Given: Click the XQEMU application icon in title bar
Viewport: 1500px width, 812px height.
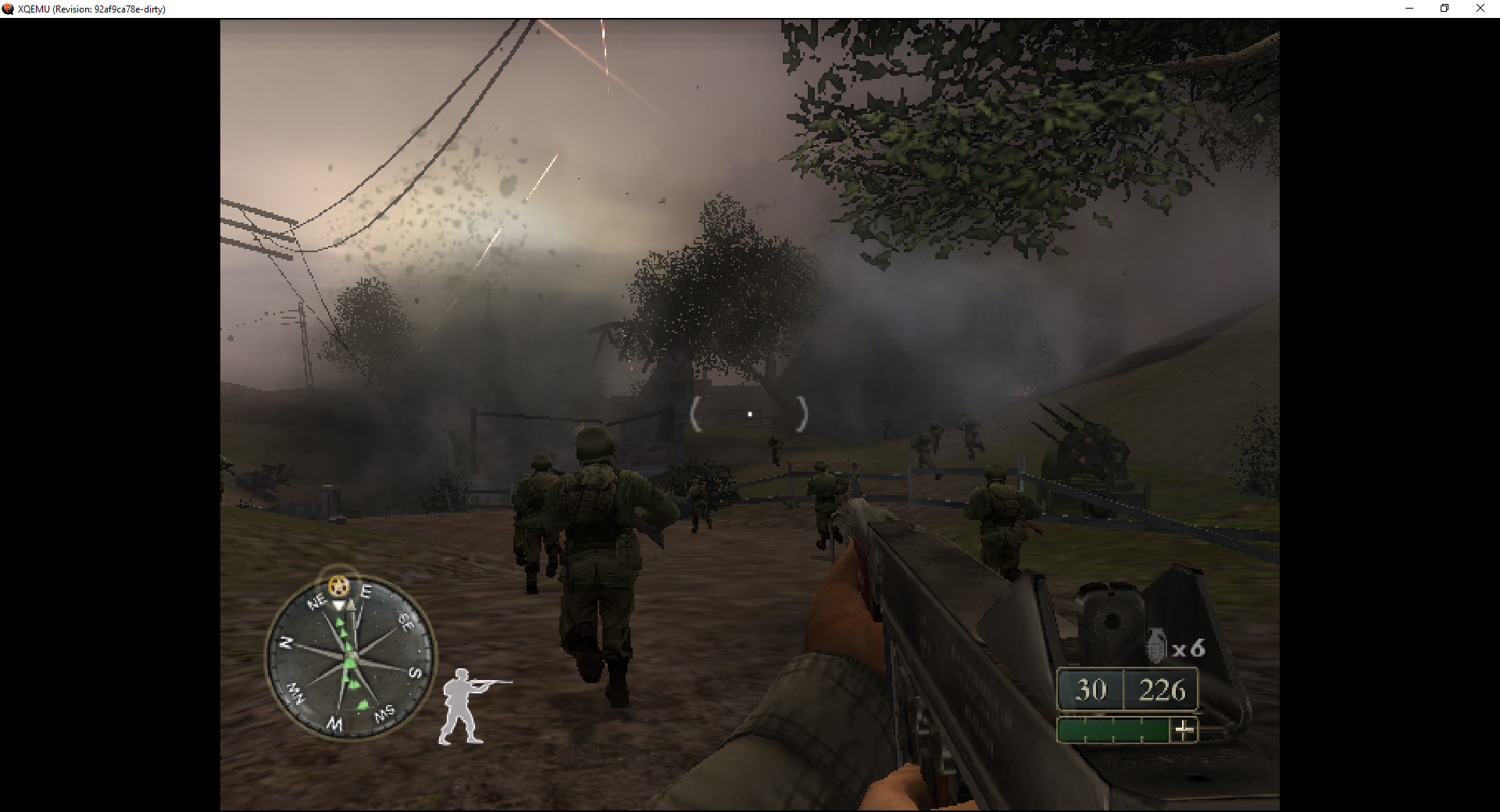Looking at the screenshot, I should (8, 9).
